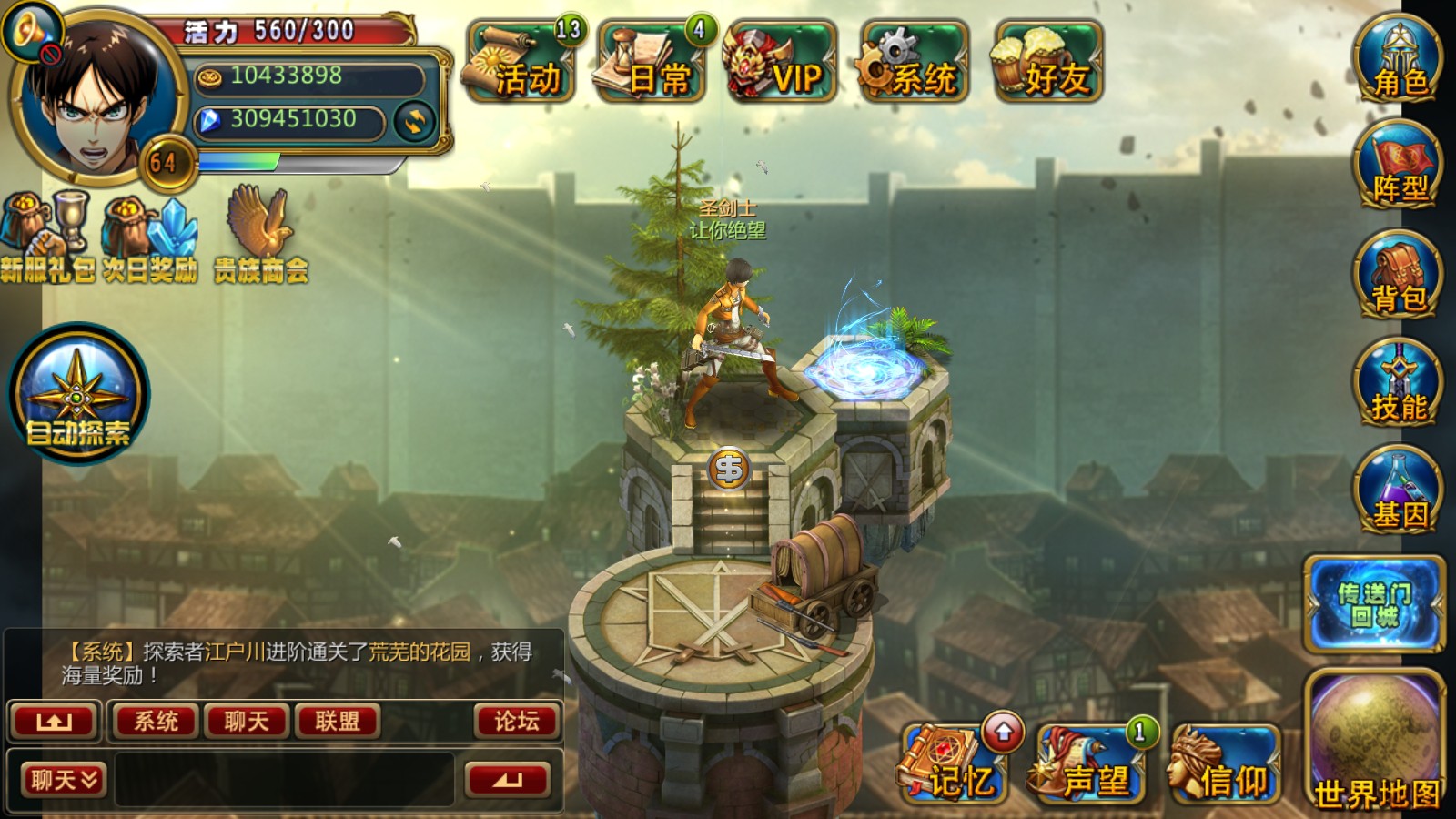Viewport: 1456px width, 819px height.
Task: Open the 活动 events menu
Action: pyautogui.click(x=521, y=62)
